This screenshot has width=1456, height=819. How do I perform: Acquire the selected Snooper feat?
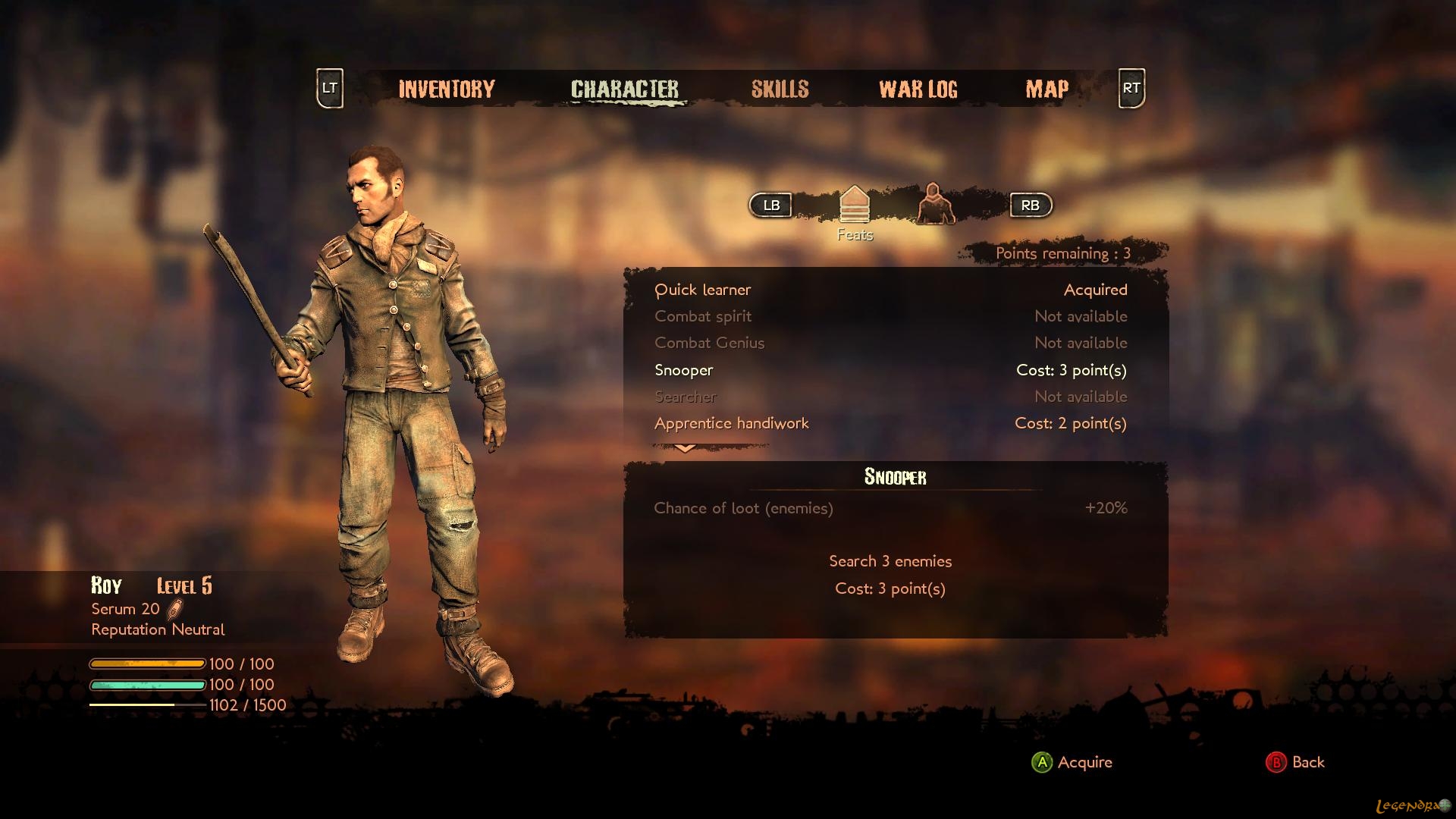(x=1072, y=762)
